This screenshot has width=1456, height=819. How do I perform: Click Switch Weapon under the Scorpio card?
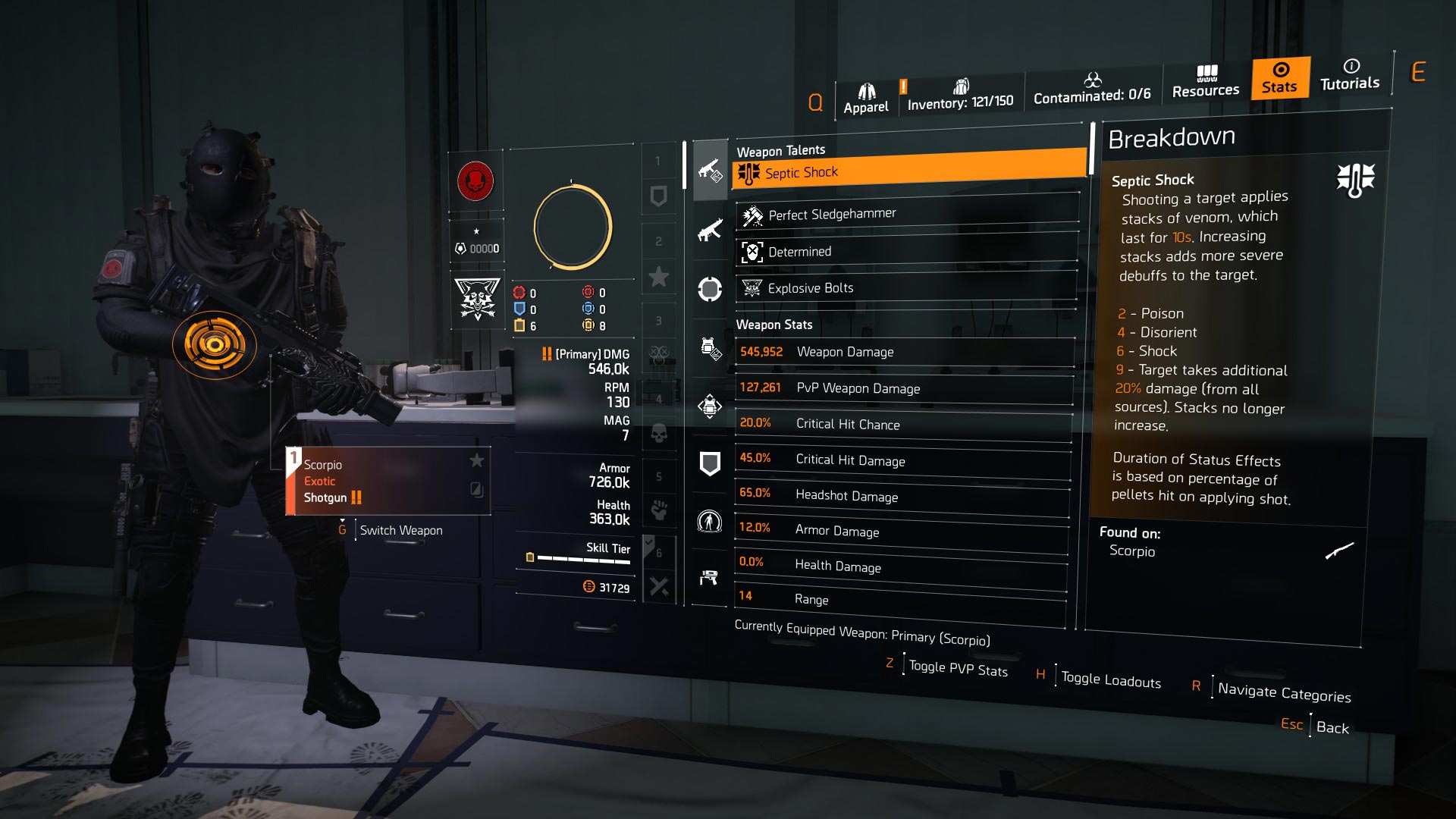coord(400,530)
